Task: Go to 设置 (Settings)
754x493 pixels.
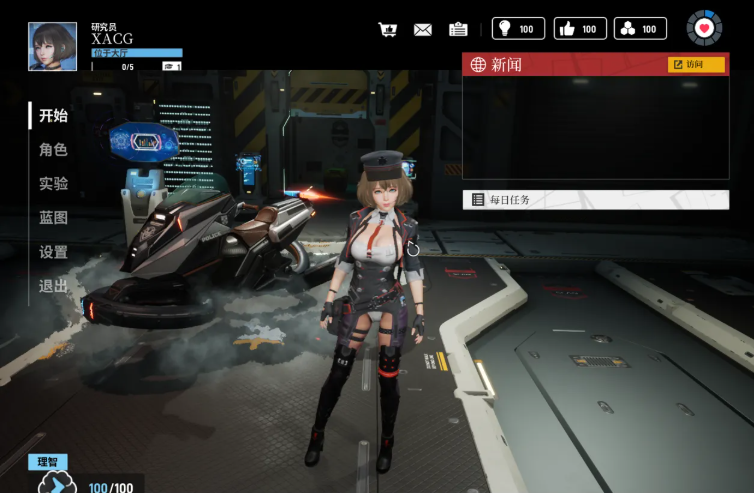Action: coord(53,252)
